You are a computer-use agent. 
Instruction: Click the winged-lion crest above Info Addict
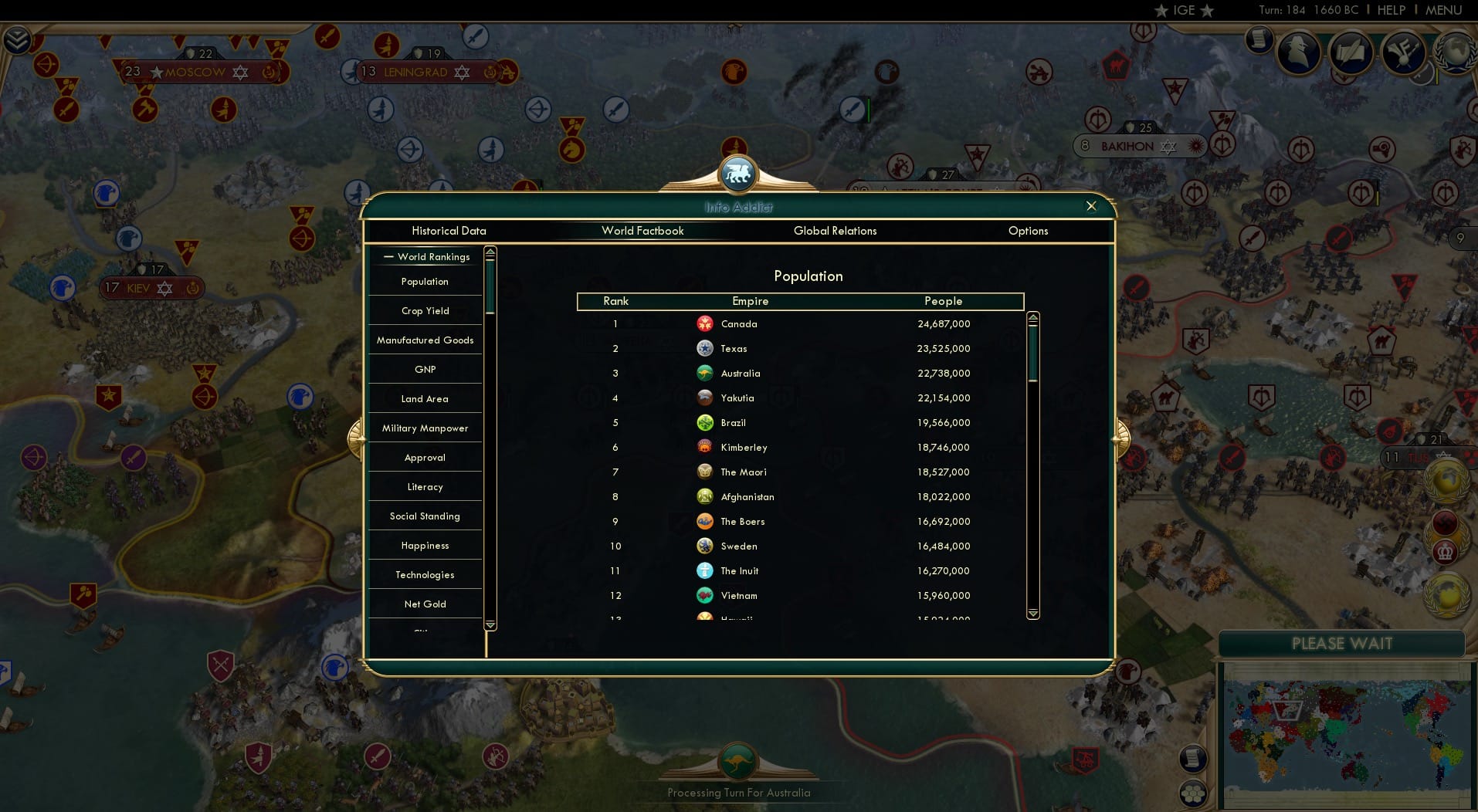(x=738, y=174)
